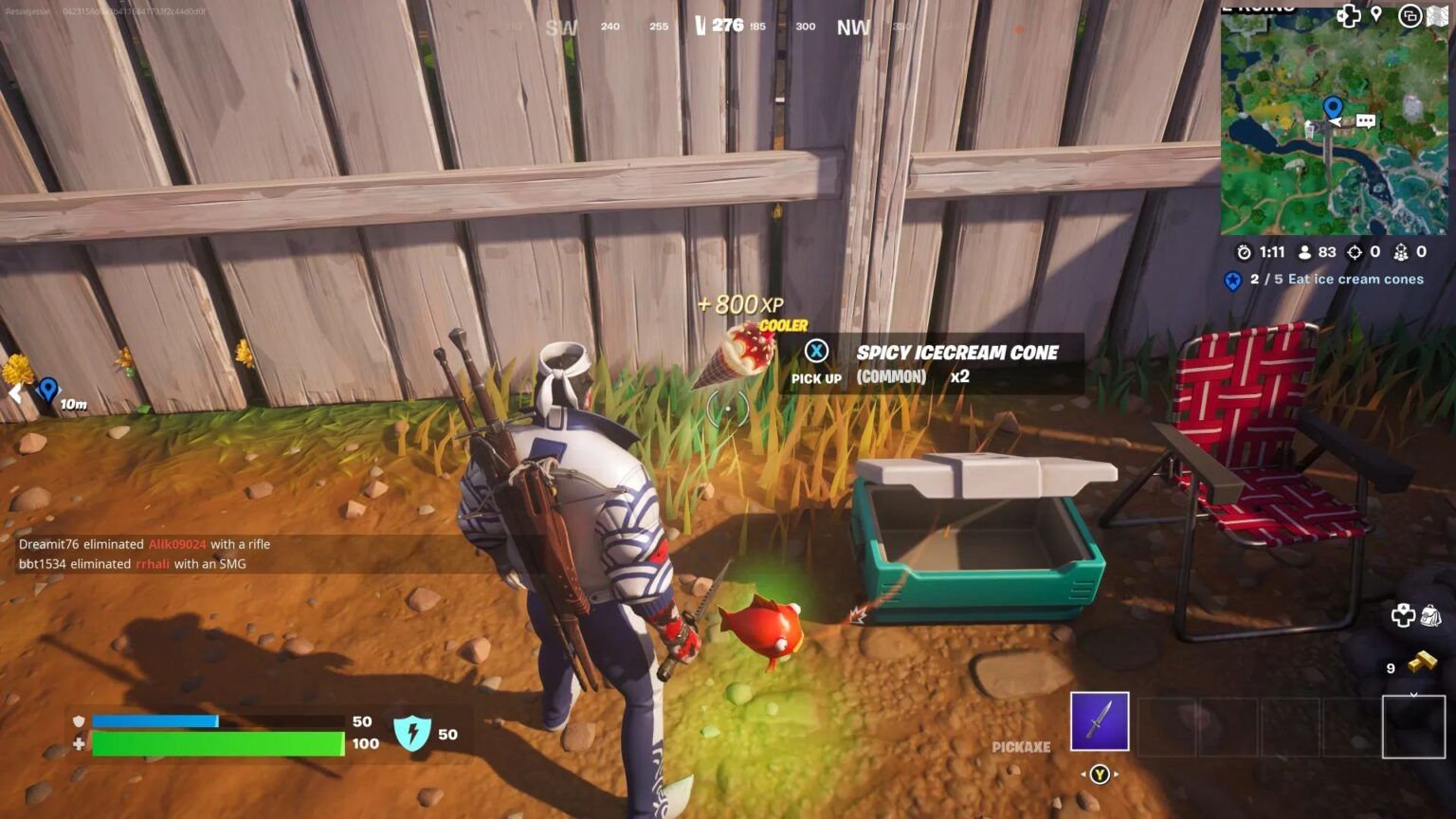Click the Spicy Icecream Cone pickup banner
The width and height of the screenshot is (1456, 819).
pos(955,352)
